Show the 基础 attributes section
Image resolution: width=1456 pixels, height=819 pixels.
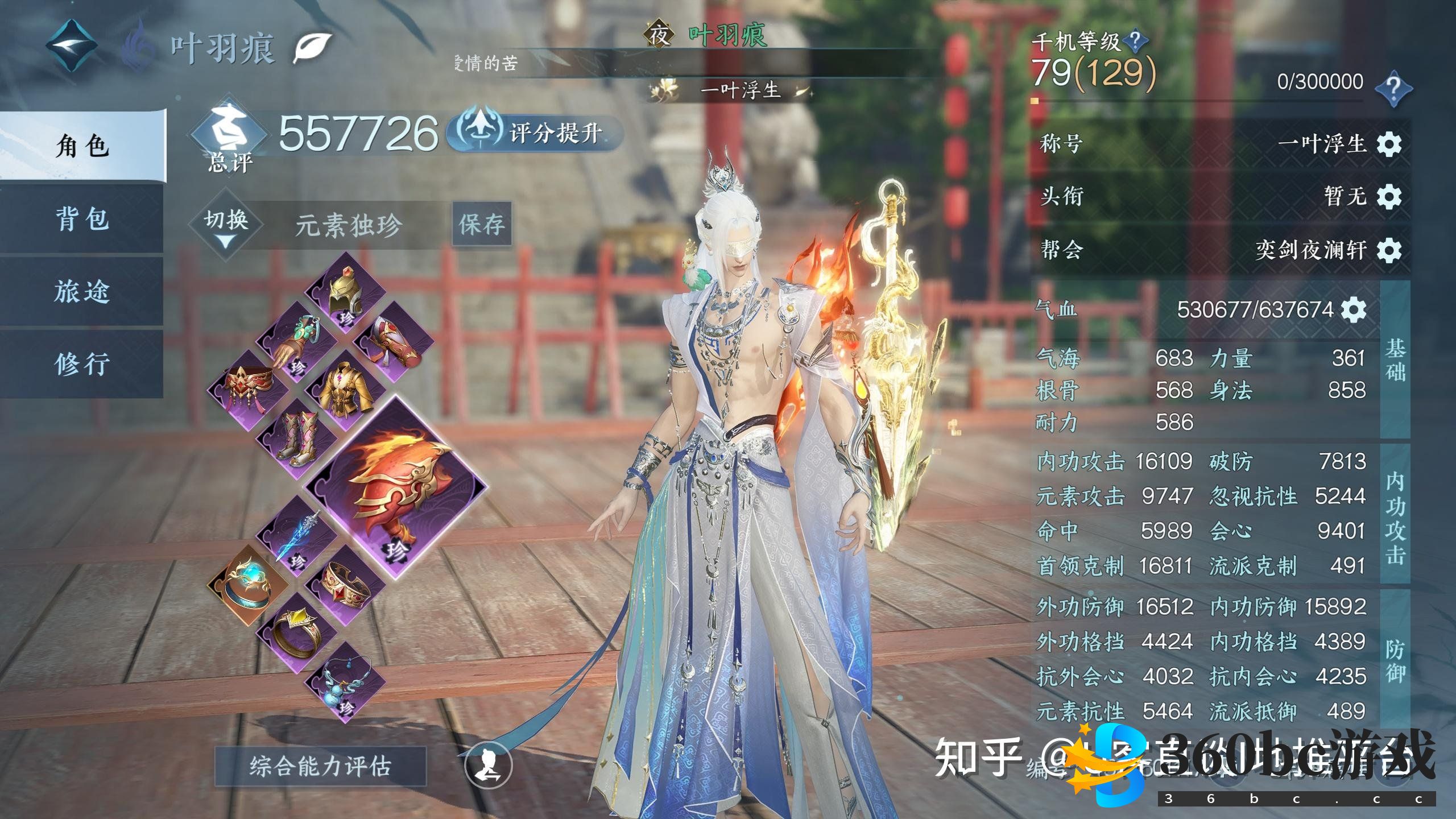point(1395,359)
